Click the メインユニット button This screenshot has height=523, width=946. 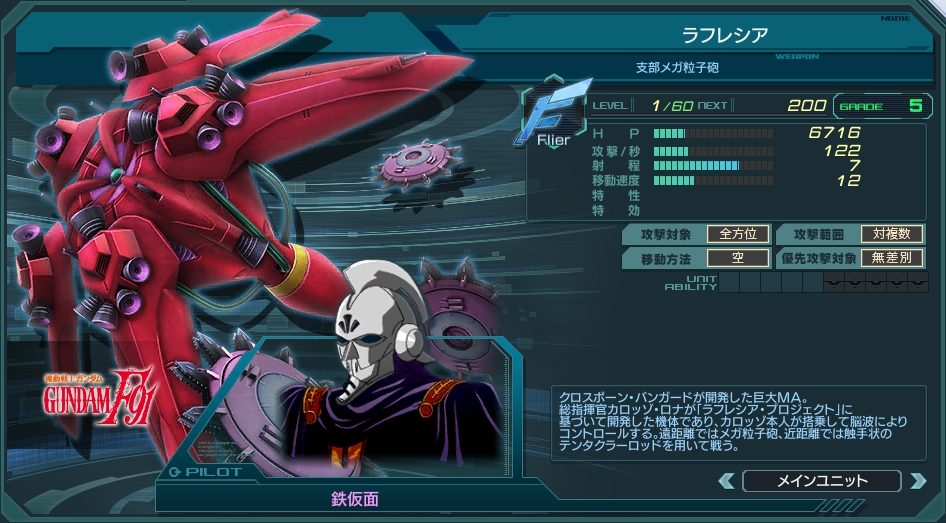point(822,481)
